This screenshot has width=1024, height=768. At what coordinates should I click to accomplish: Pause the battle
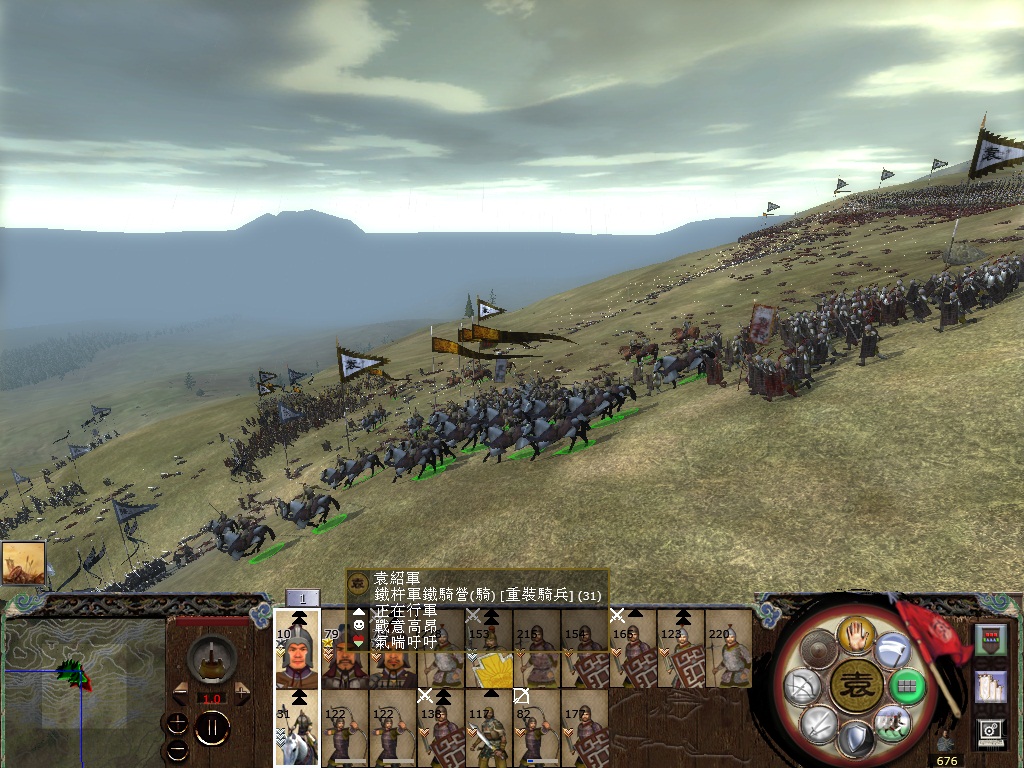pyautogui.click(x=212, y=728)
